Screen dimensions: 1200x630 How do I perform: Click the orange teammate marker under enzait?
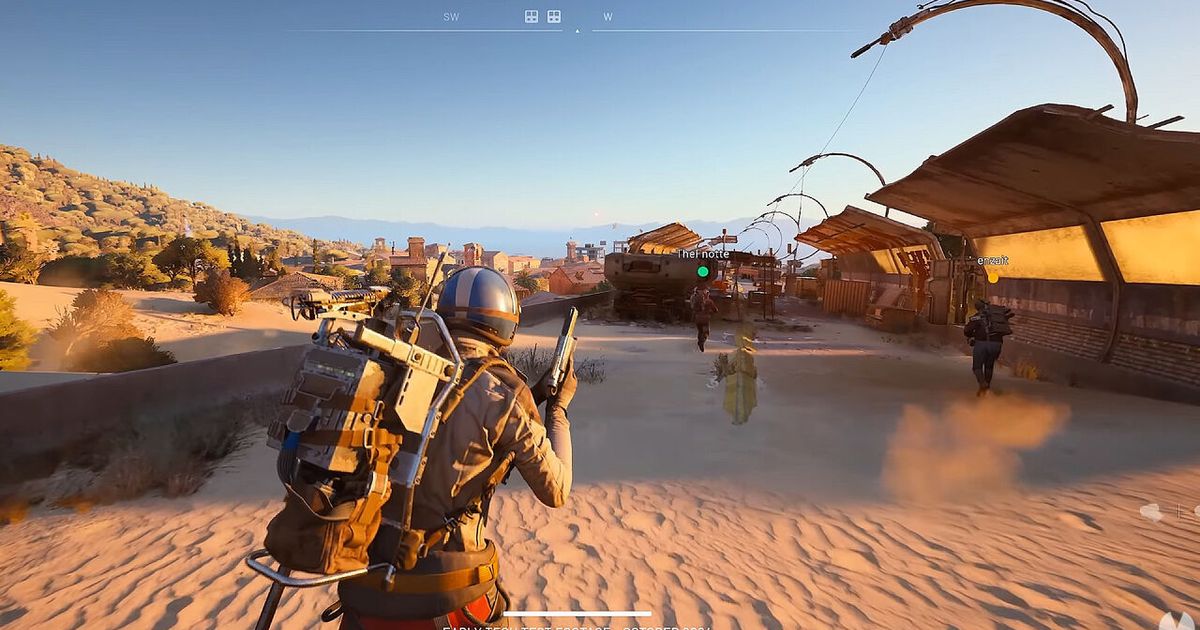[992, 276]
